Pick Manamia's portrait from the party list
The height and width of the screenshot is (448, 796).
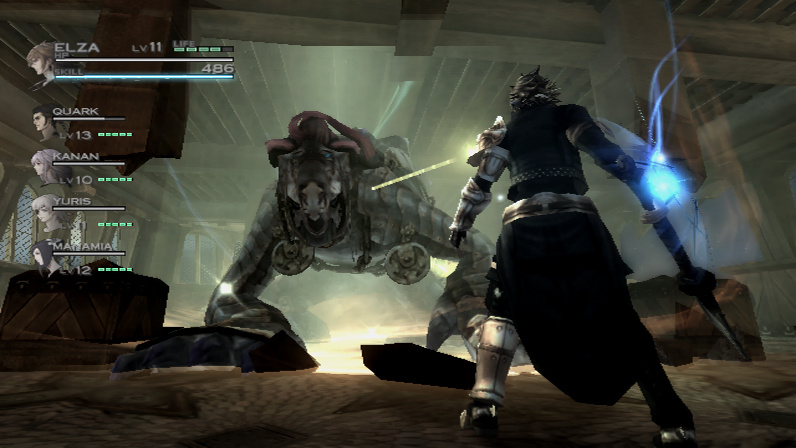[x=45, y=256]
